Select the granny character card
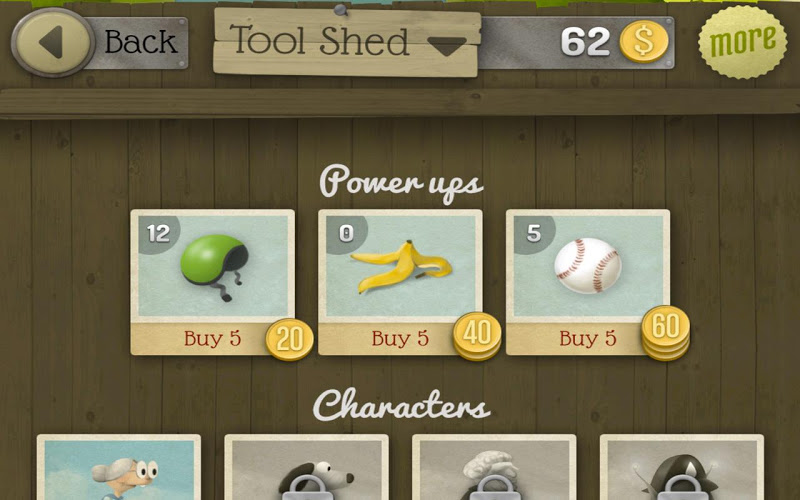 [119, 468]
